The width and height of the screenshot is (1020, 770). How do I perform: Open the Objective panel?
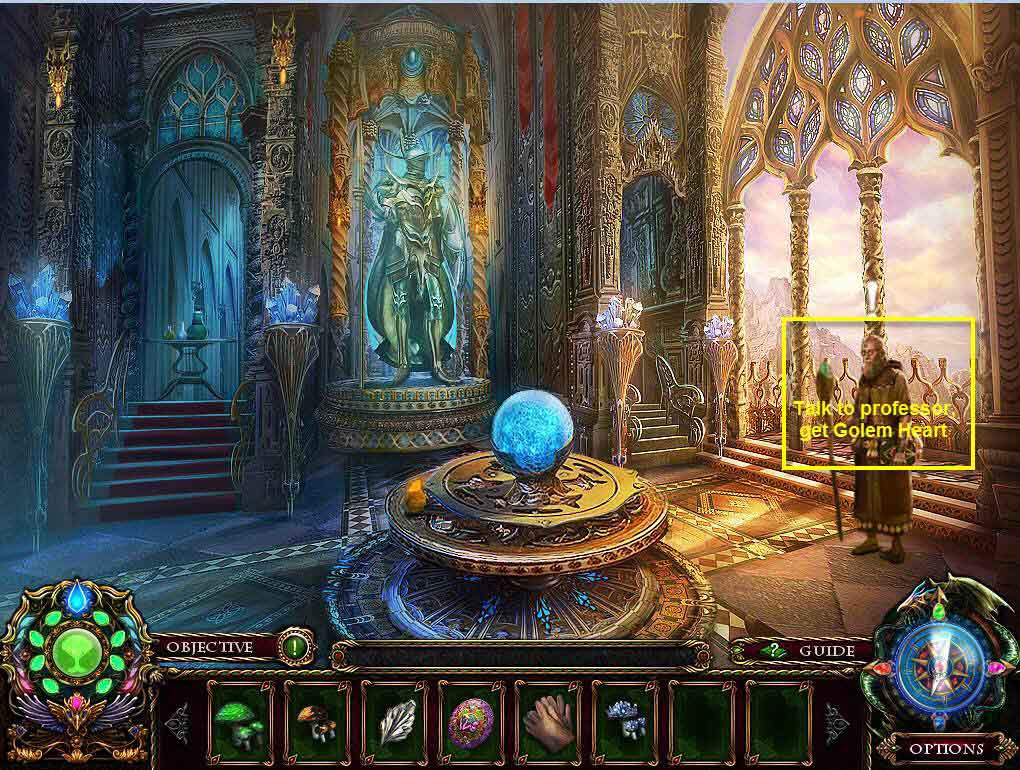tap(209, 647)
